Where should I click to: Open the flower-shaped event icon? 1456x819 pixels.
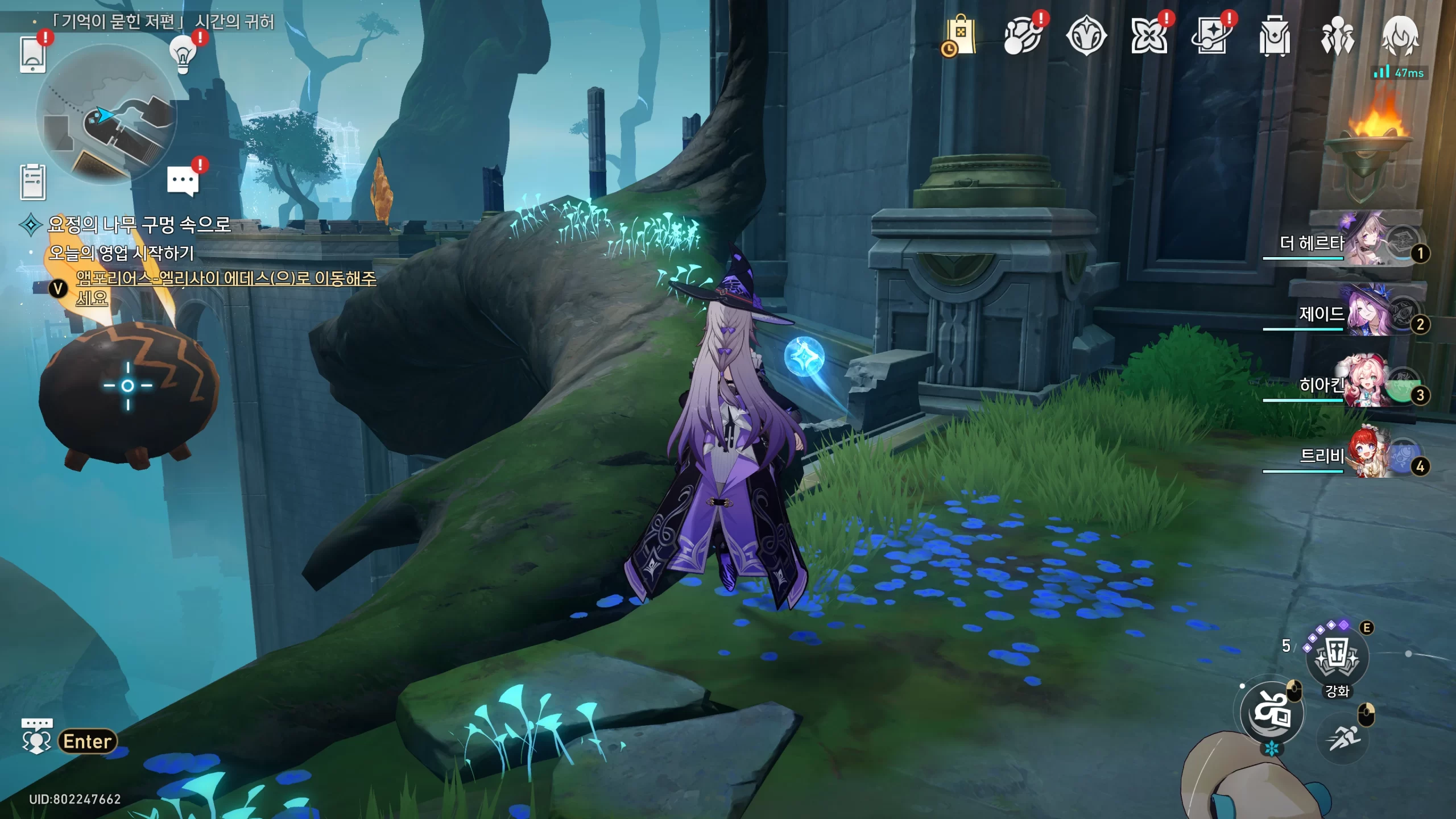pos(1149,36)
